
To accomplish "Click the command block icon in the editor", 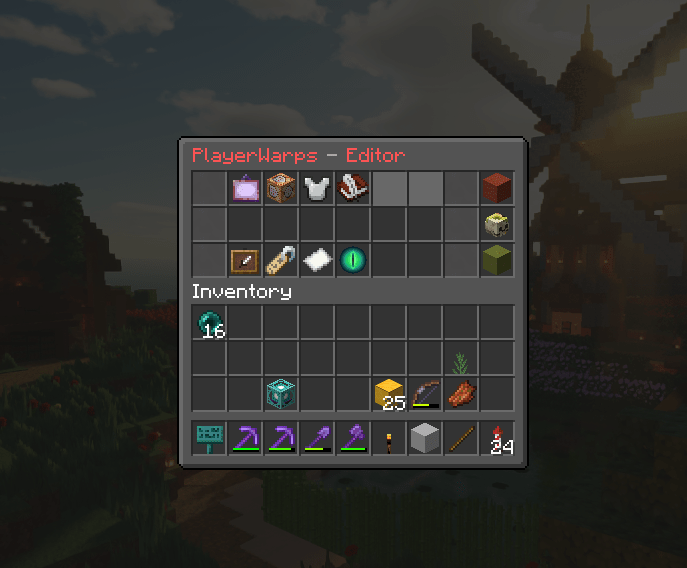I will [281, 188].
